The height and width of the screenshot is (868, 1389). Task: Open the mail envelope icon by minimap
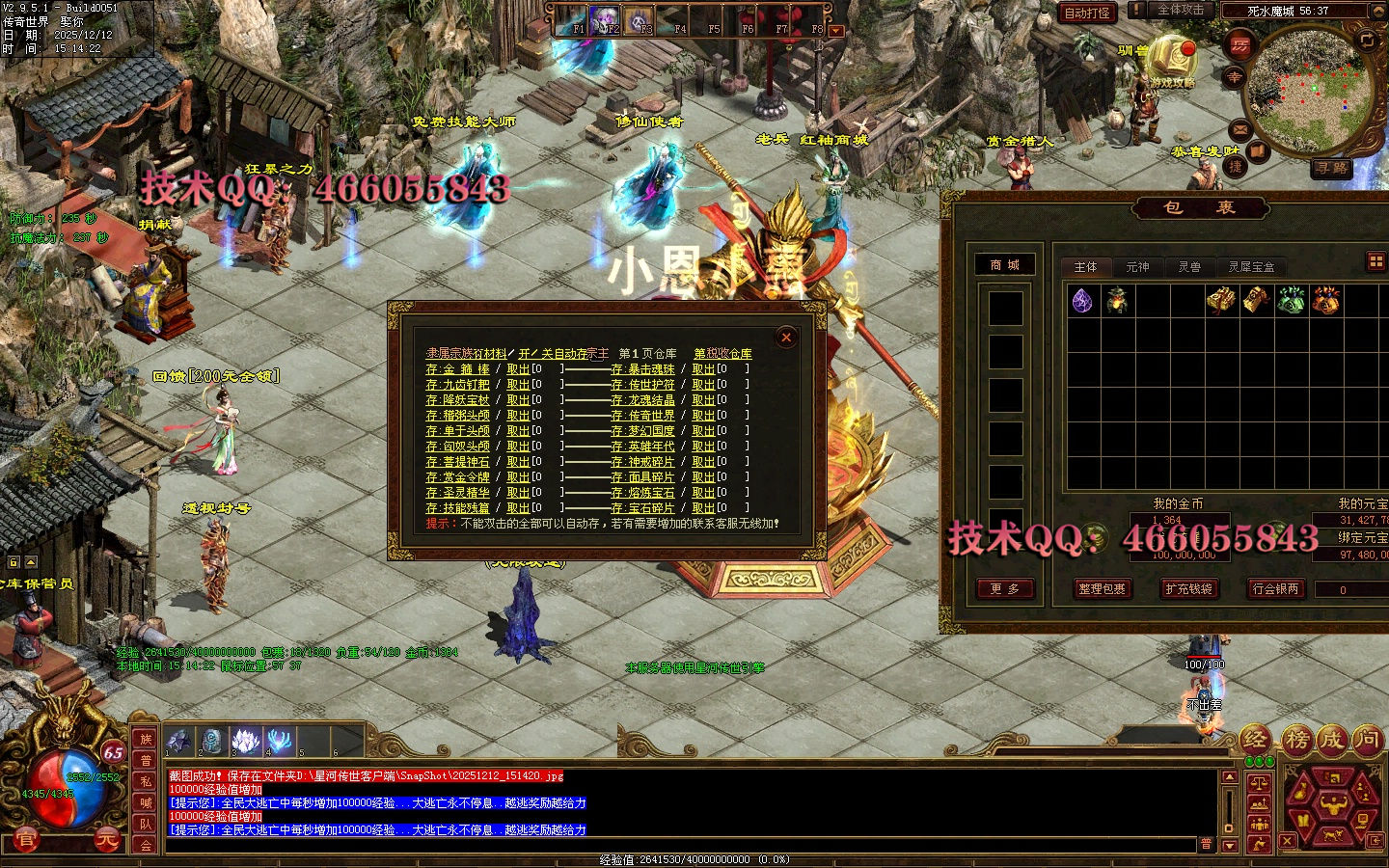[x=1239, y=128]
